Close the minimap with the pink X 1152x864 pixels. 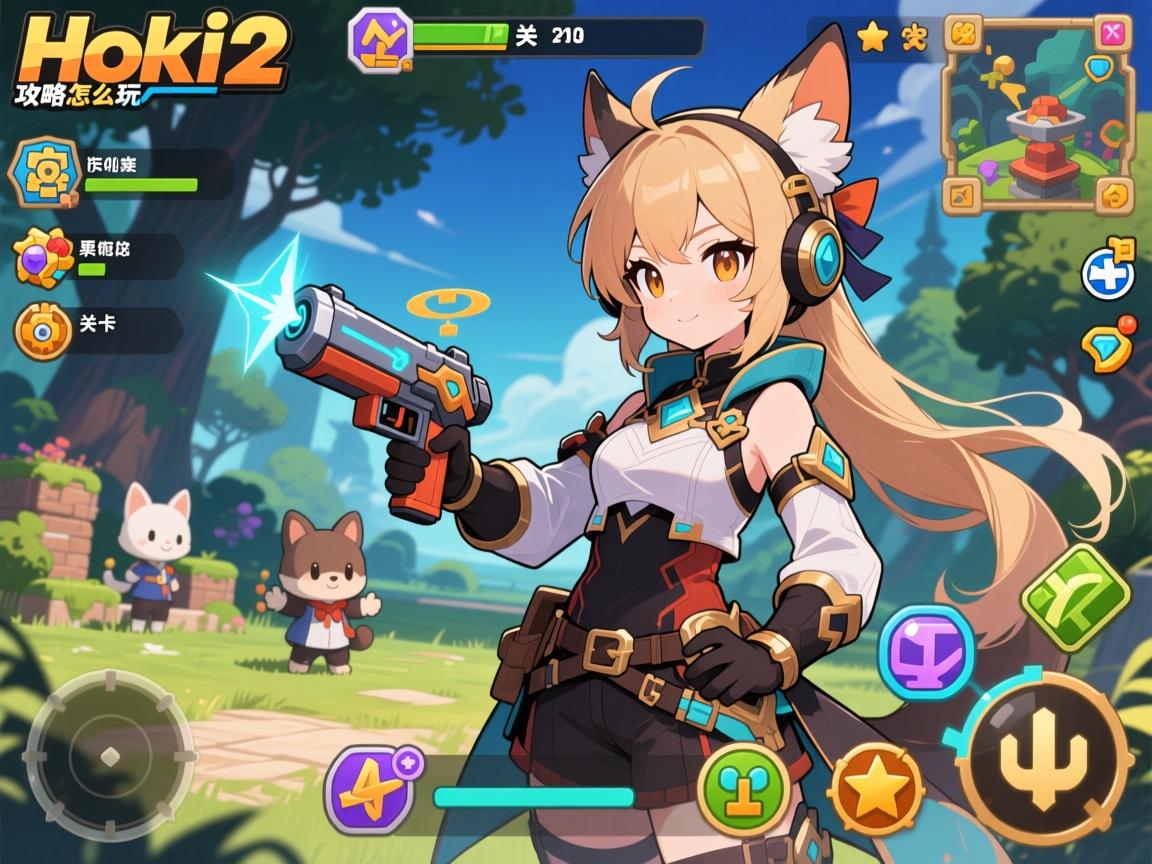pos(1111,34)
